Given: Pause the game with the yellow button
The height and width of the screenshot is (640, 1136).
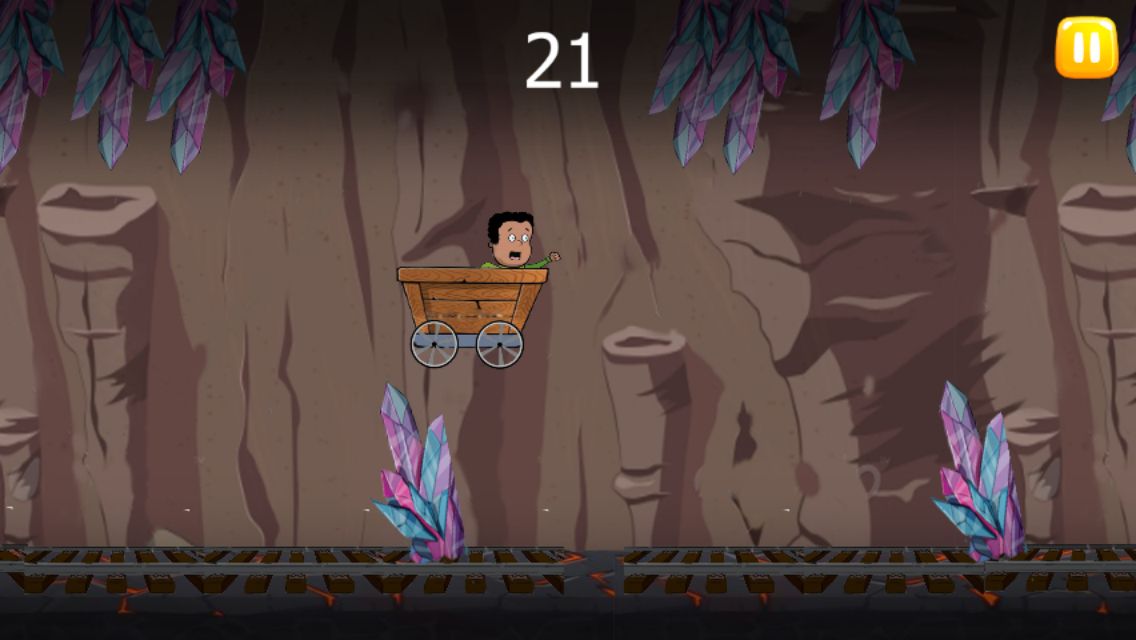Looking at the screenshot, I should (x=1086, y=47).
